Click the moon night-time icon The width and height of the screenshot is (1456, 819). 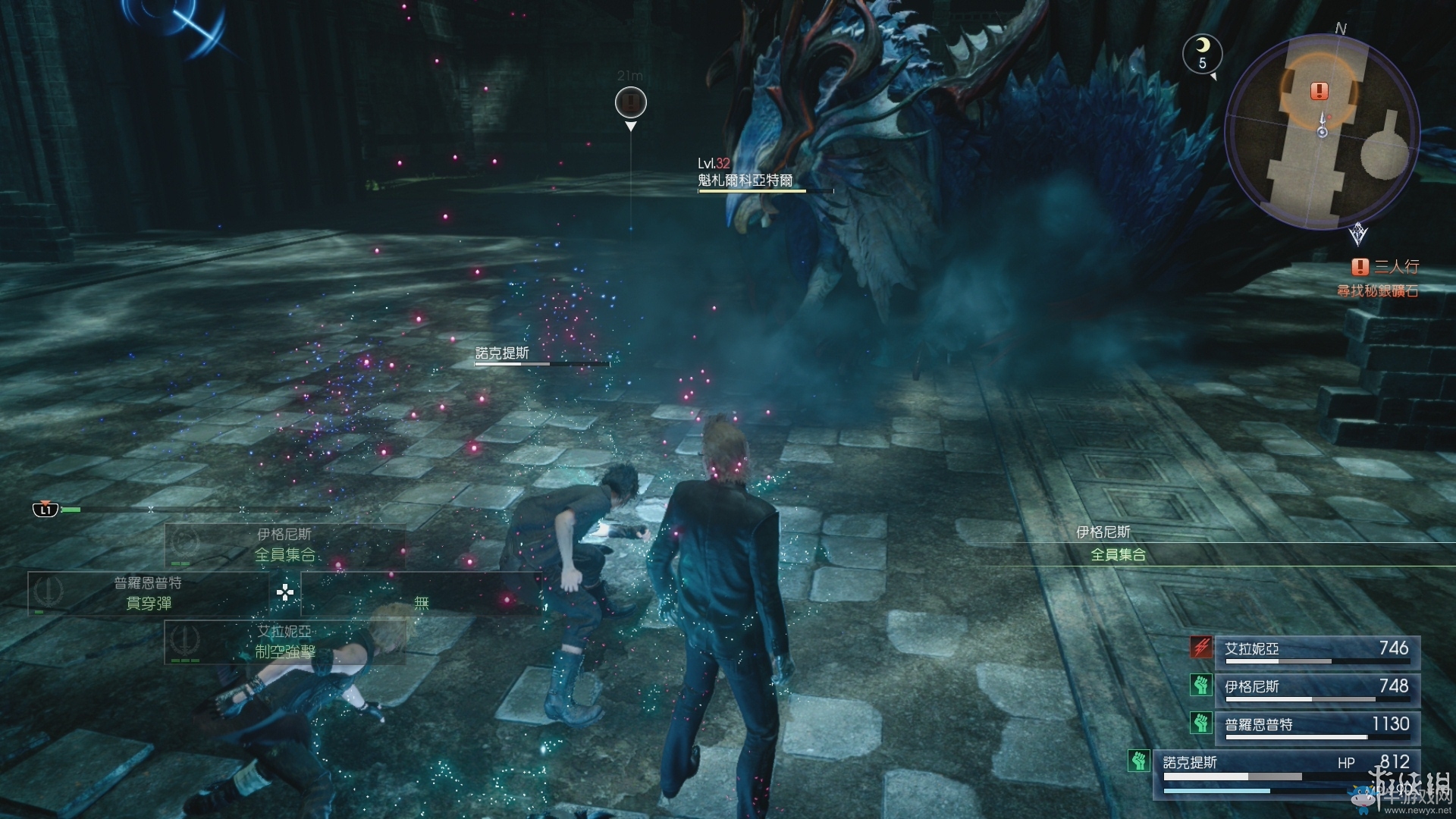1202,52
